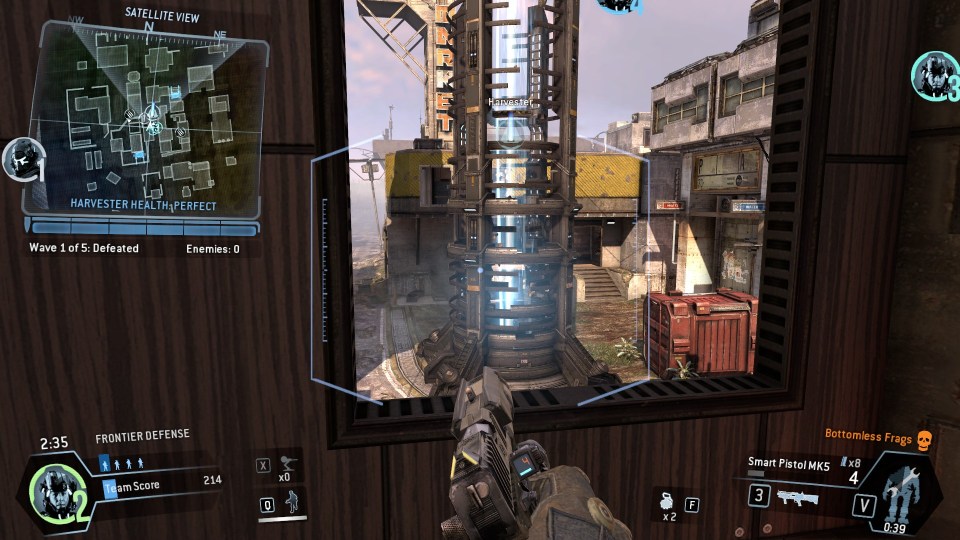Viewport: 960px width, 540px height.
Task: Click the Bottomless Frags skull icon
Action: tap(925, 438)
